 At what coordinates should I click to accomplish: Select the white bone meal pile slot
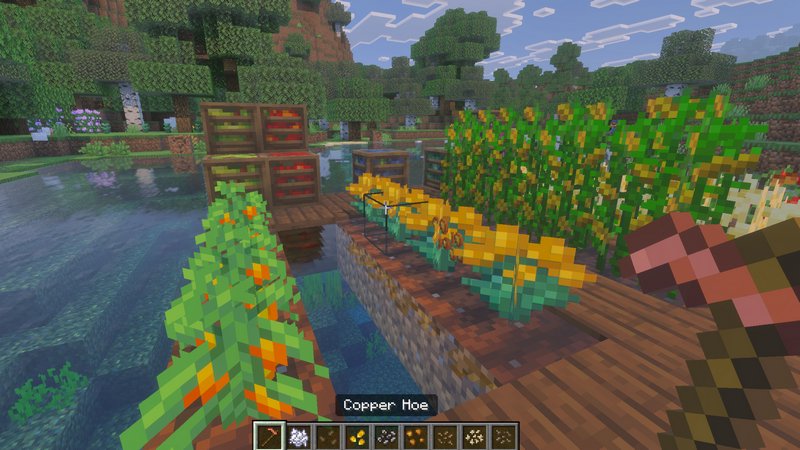[x=297, y=435]
